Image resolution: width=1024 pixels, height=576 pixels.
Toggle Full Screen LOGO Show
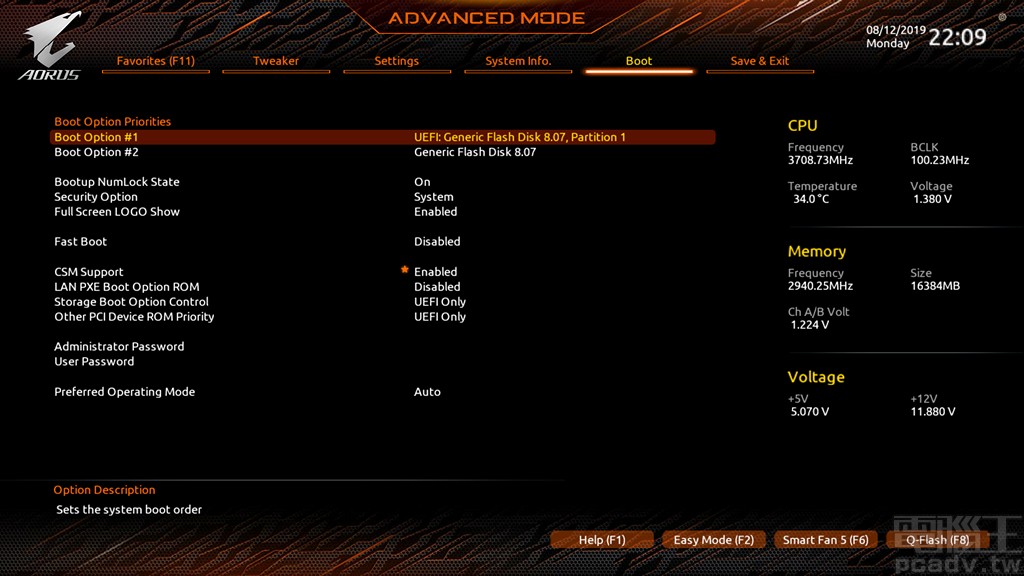point(117,212)
